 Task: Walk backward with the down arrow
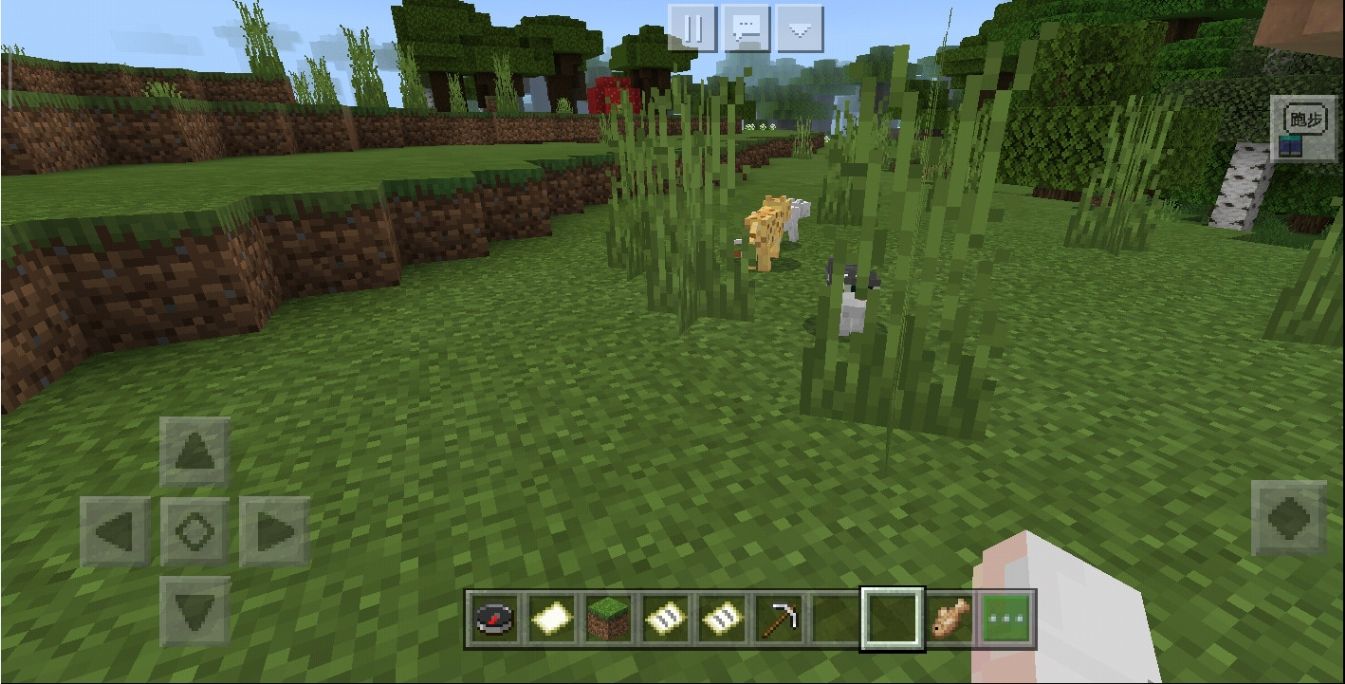(x=195, y=610)
